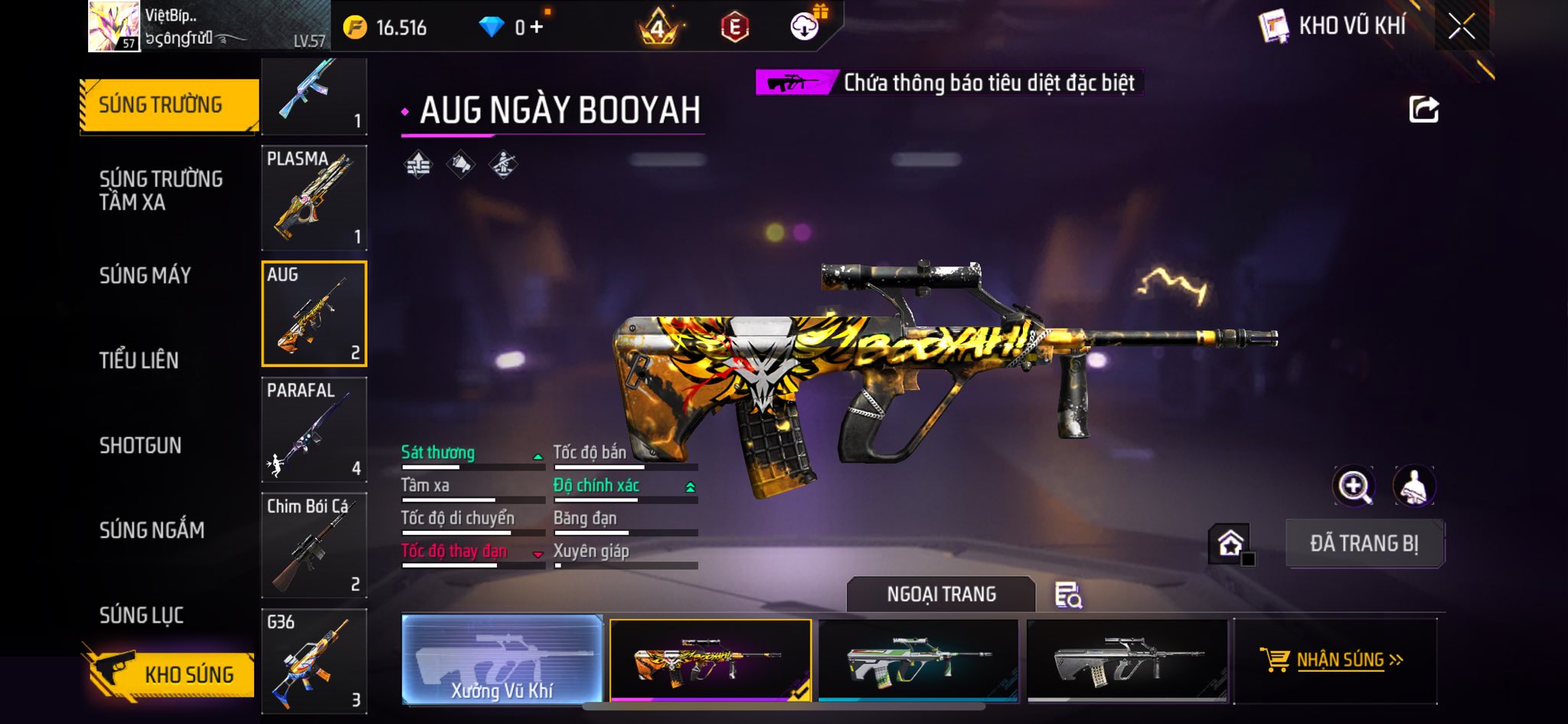Image resolution: width=1568 pixels, height=724 pixels.
Task: Pick the G36 weapon slot
Action: click(x=314, y=660)
